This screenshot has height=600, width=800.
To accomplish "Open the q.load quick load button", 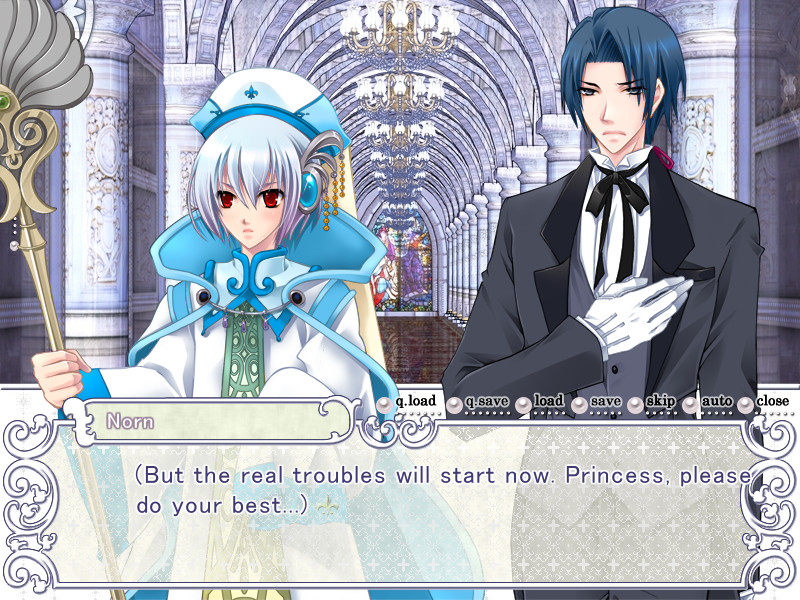I will pos(408,402).
